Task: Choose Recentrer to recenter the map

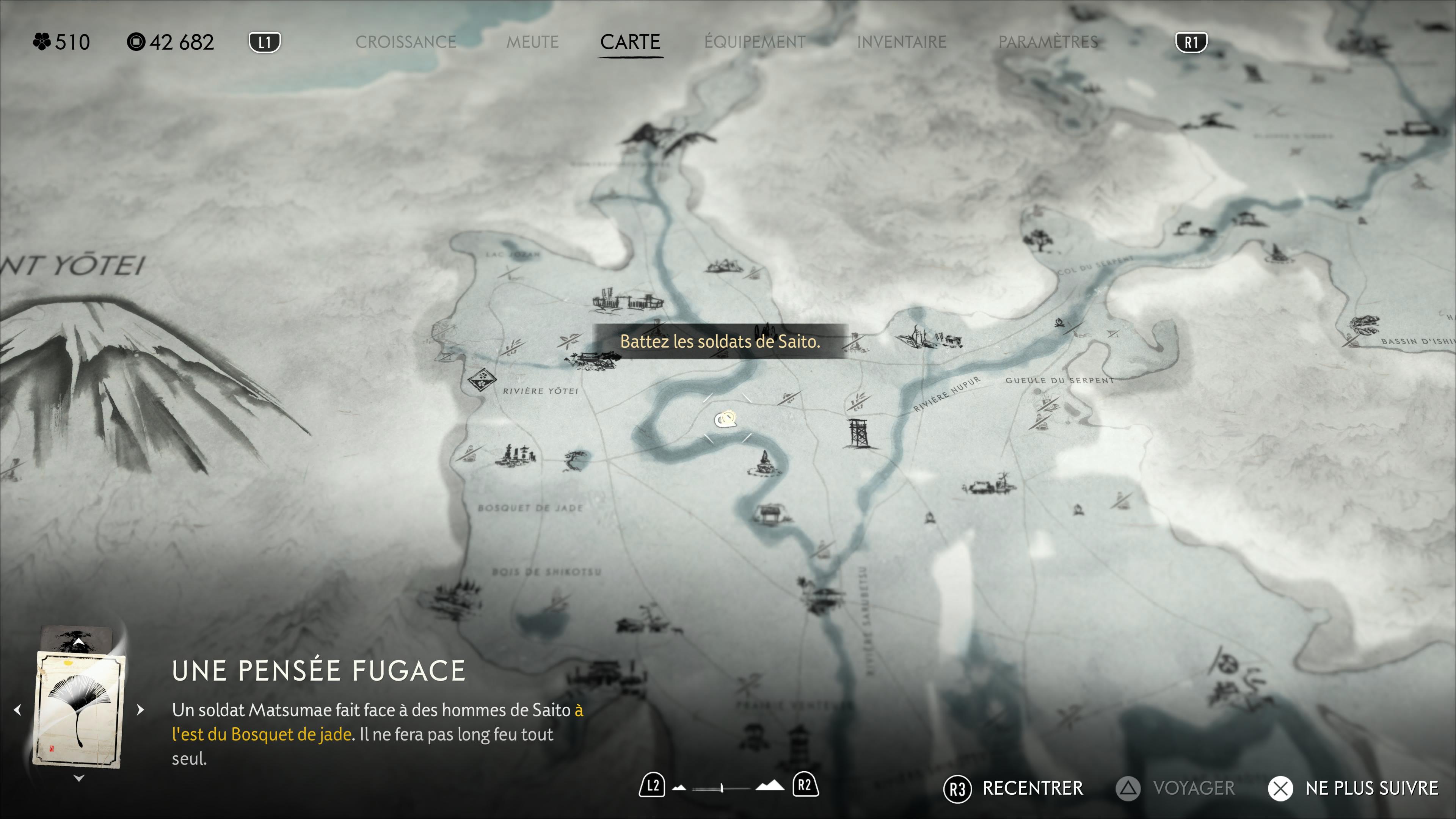Action: 1014,789
